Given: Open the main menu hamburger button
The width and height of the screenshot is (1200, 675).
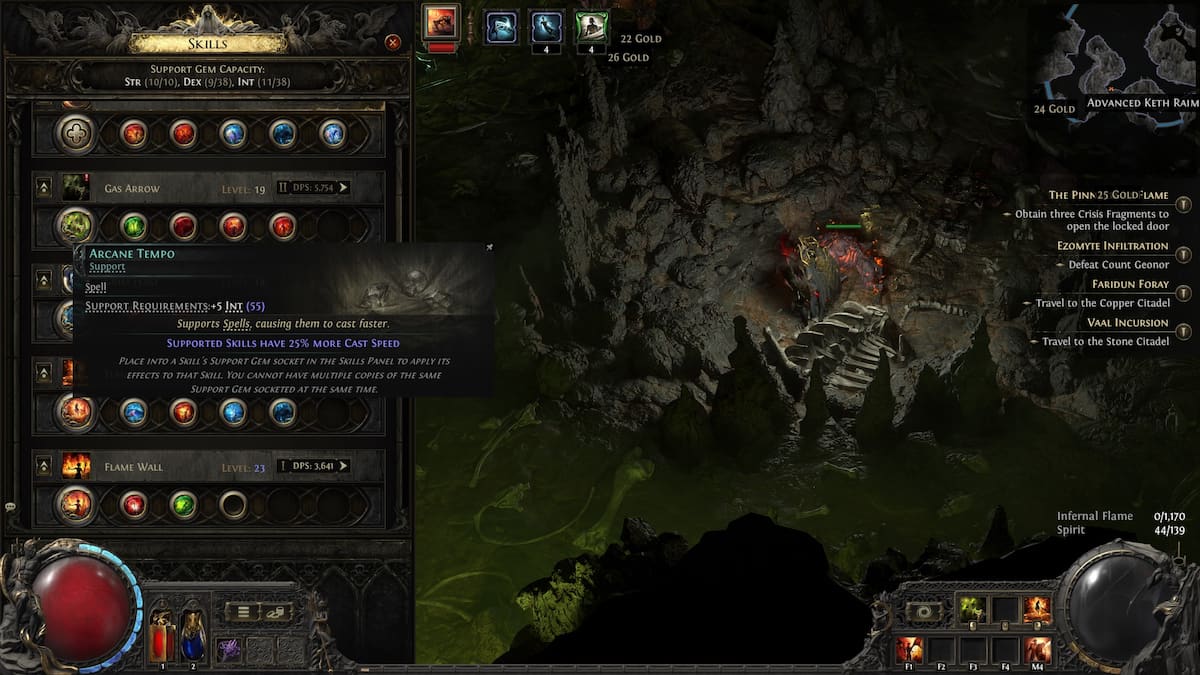Looking at the screenshot, I should click(x=243, y=612).
